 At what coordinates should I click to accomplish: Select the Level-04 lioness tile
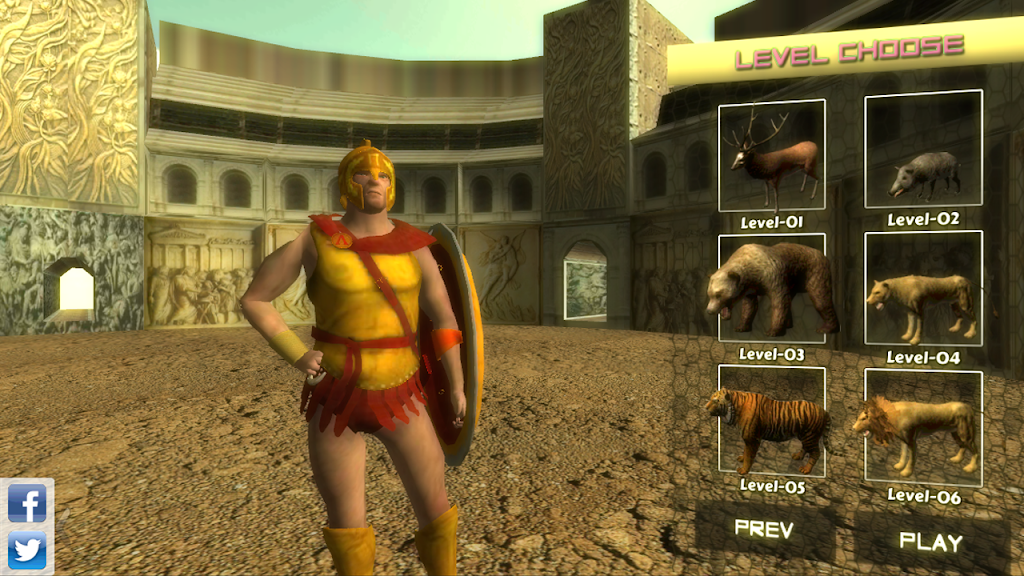pos(923,289)
